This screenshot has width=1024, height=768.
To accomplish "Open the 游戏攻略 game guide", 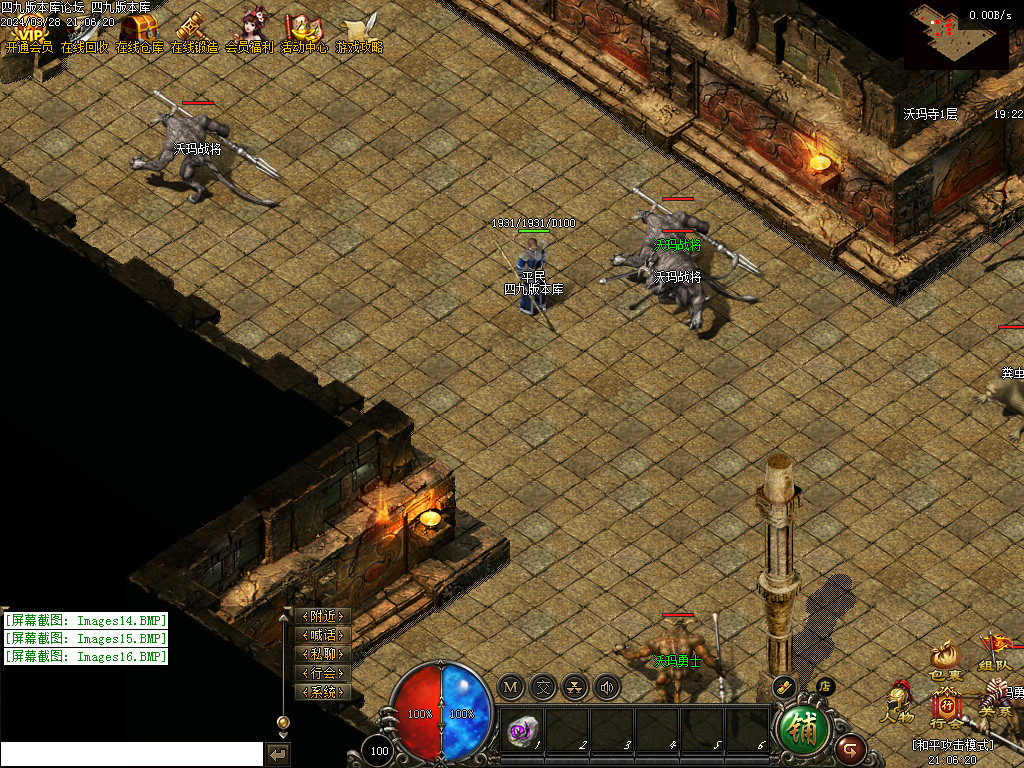I will click(359, 33).
